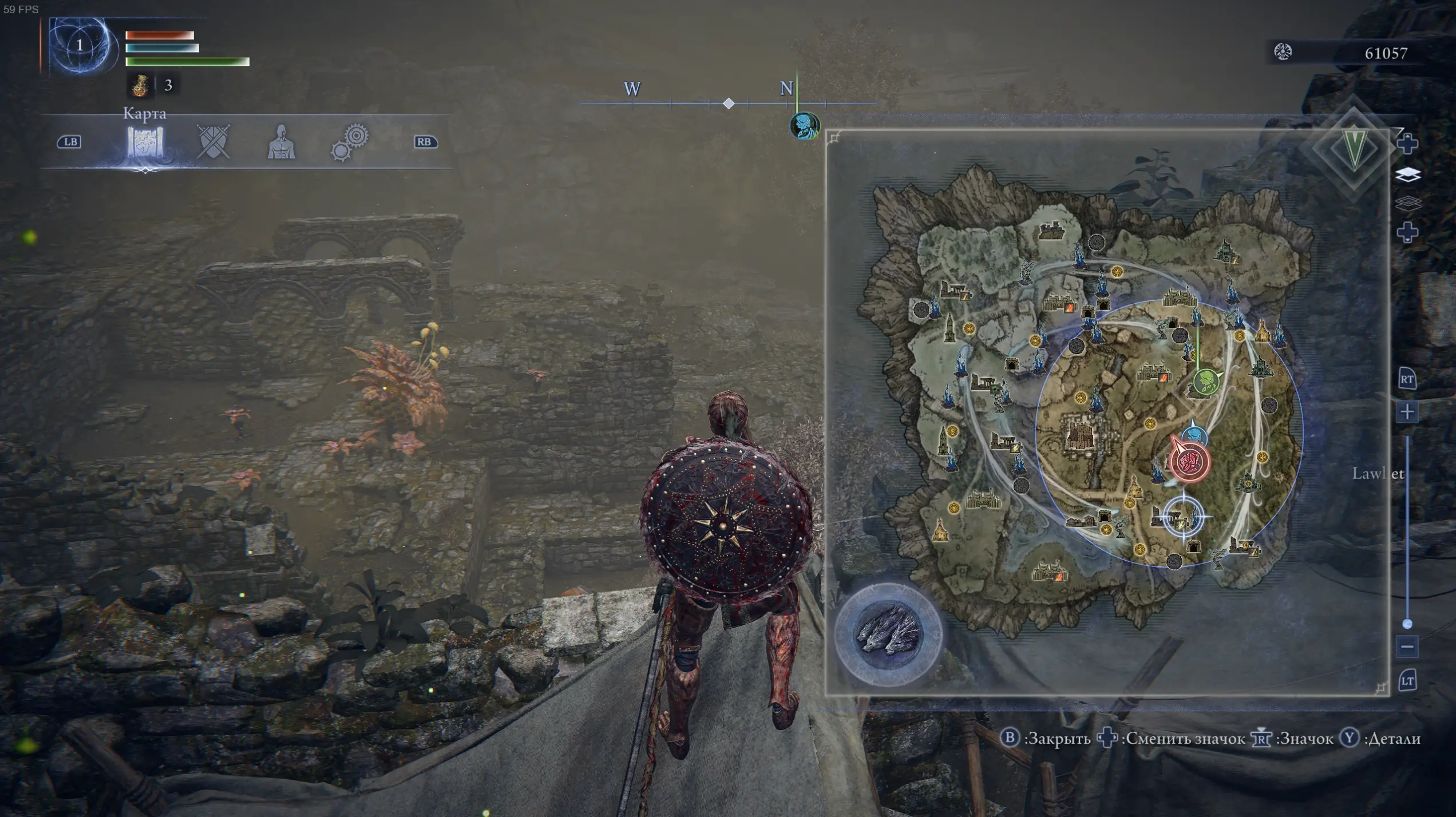Select the Map (Карта) tab
The width and height of the screenshot is (1456, 817).
pyautogui.click(x=145, y=142)
